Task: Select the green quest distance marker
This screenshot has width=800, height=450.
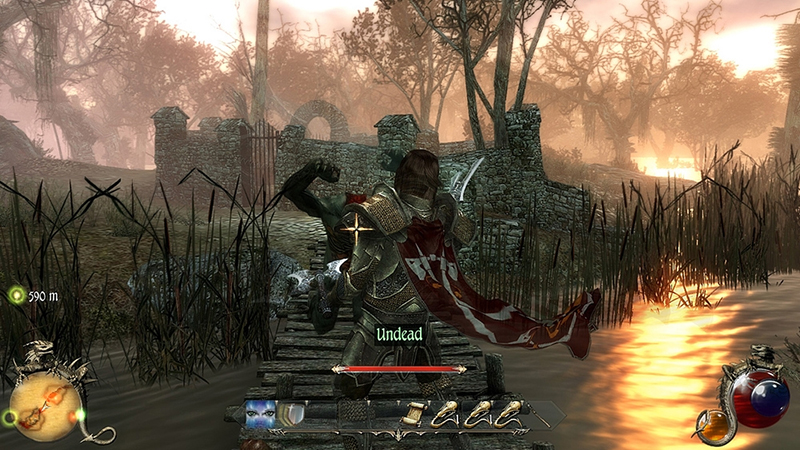Action: click(x=17, y=296)
